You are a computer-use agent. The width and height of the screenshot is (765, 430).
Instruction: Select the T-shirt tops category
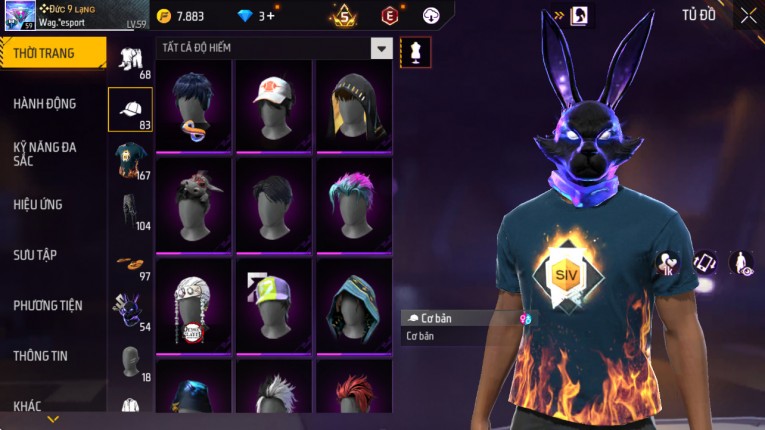[x=130, y=160]
